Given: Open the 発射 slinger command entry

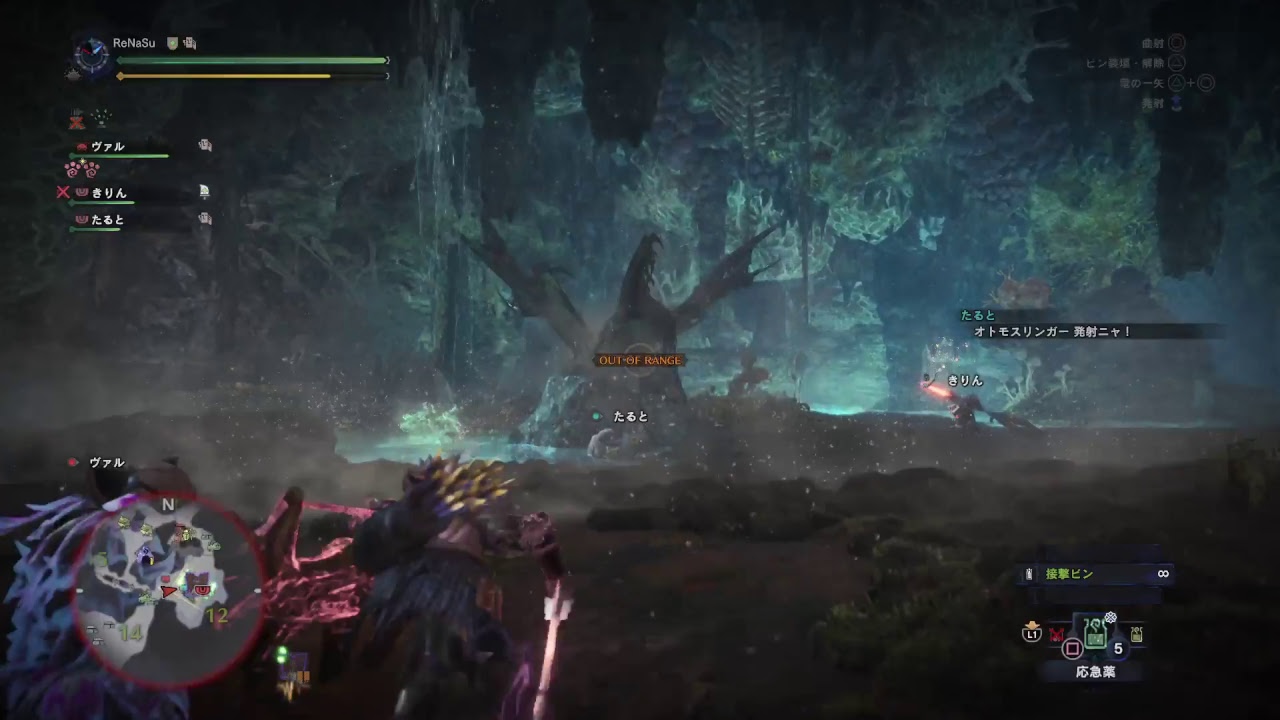Looking at the screenshot, I should (1153, 101).
